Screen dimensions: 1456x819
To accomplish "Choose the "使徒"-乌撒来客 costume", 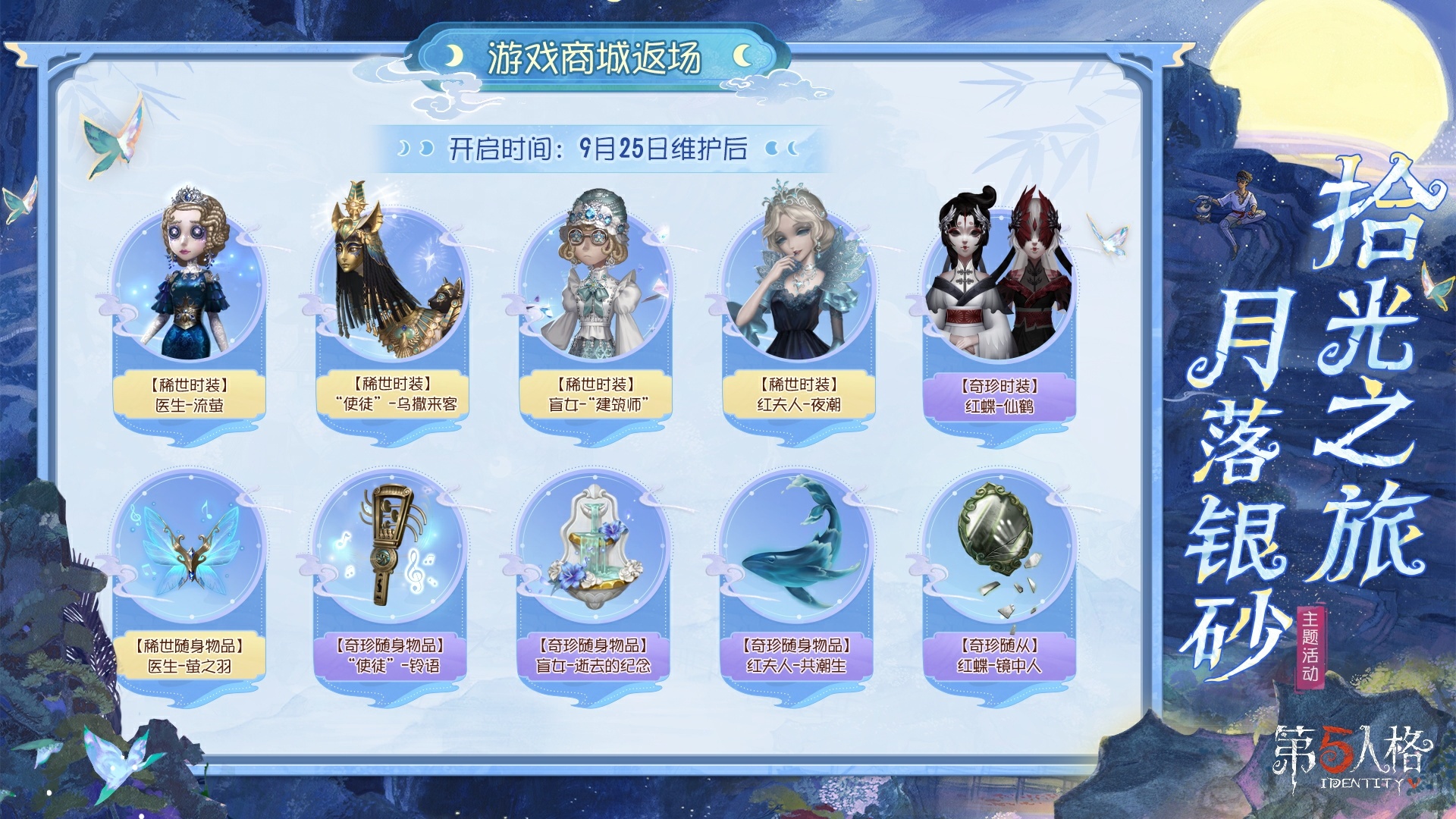I will click(x=392, y=303).
